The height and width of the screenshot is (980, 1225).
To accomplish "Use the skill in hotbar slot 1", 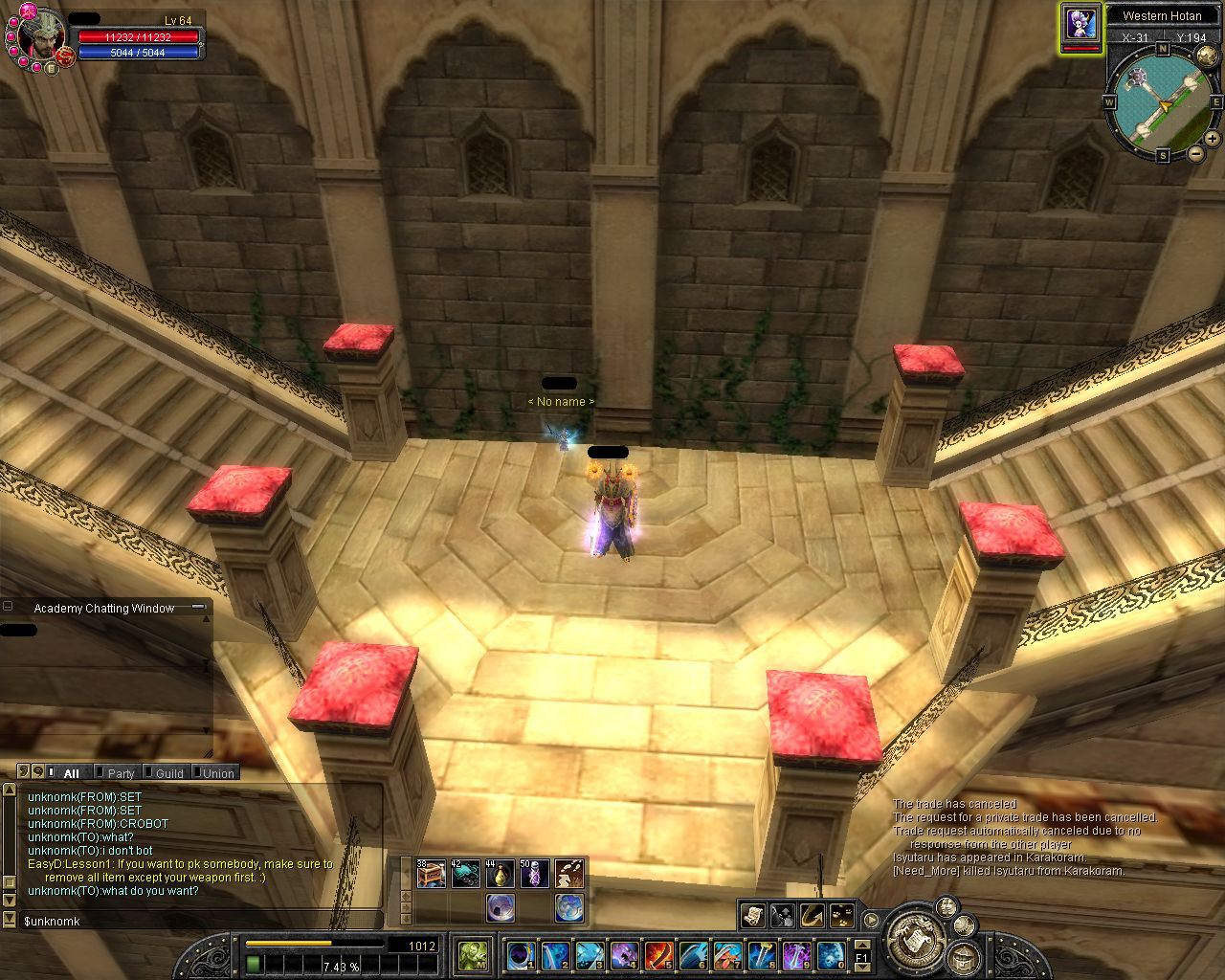I will pos(522,954).
